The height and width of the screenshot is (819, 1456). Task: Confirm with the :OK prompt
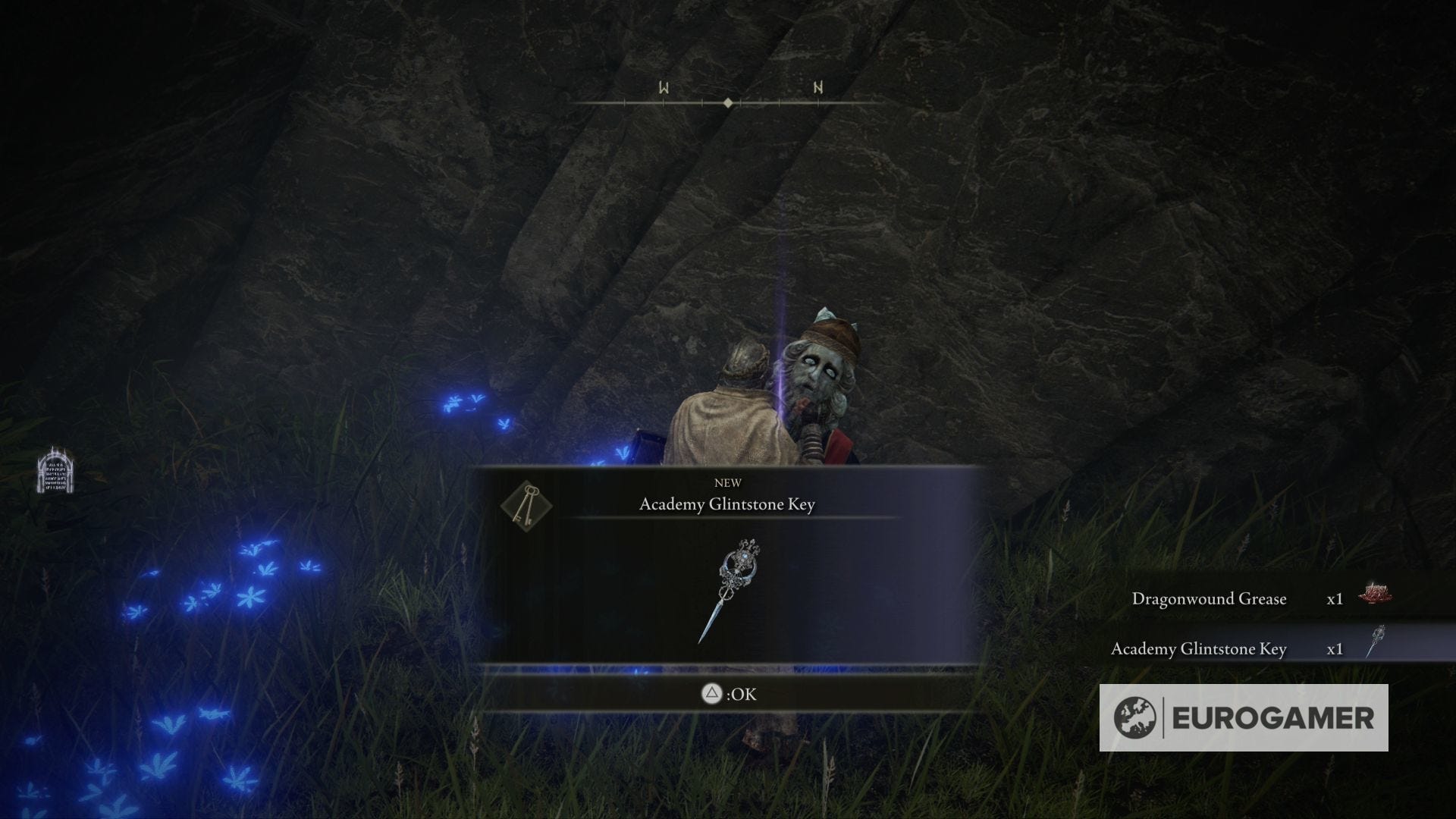[728, 694]
